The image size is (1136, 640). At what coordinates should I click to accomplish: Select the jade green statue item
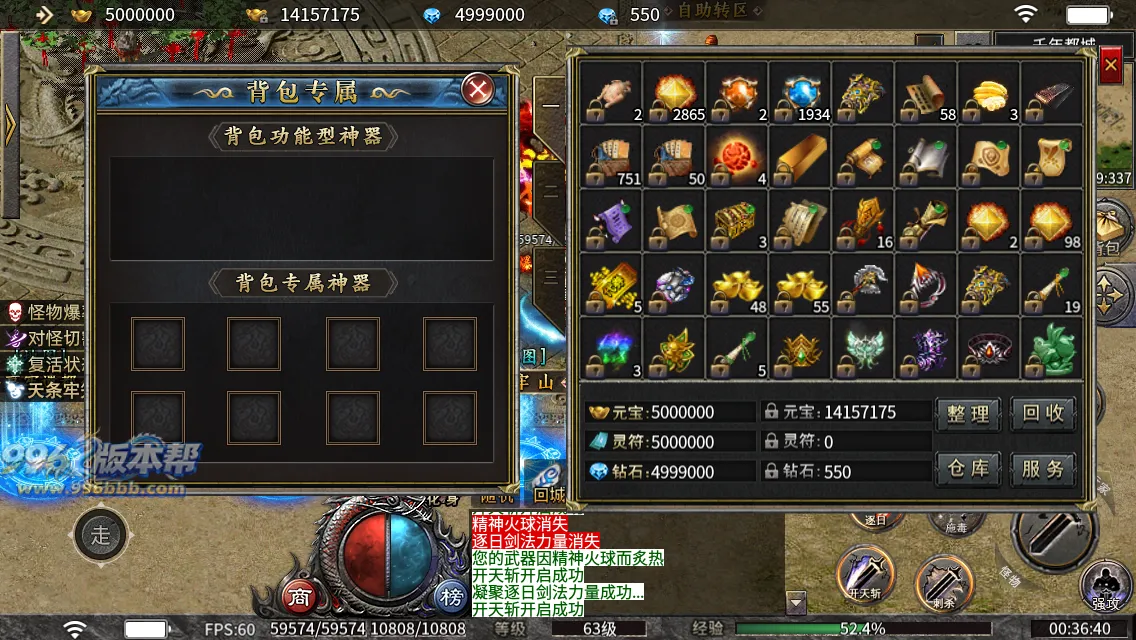(1052, 347)
